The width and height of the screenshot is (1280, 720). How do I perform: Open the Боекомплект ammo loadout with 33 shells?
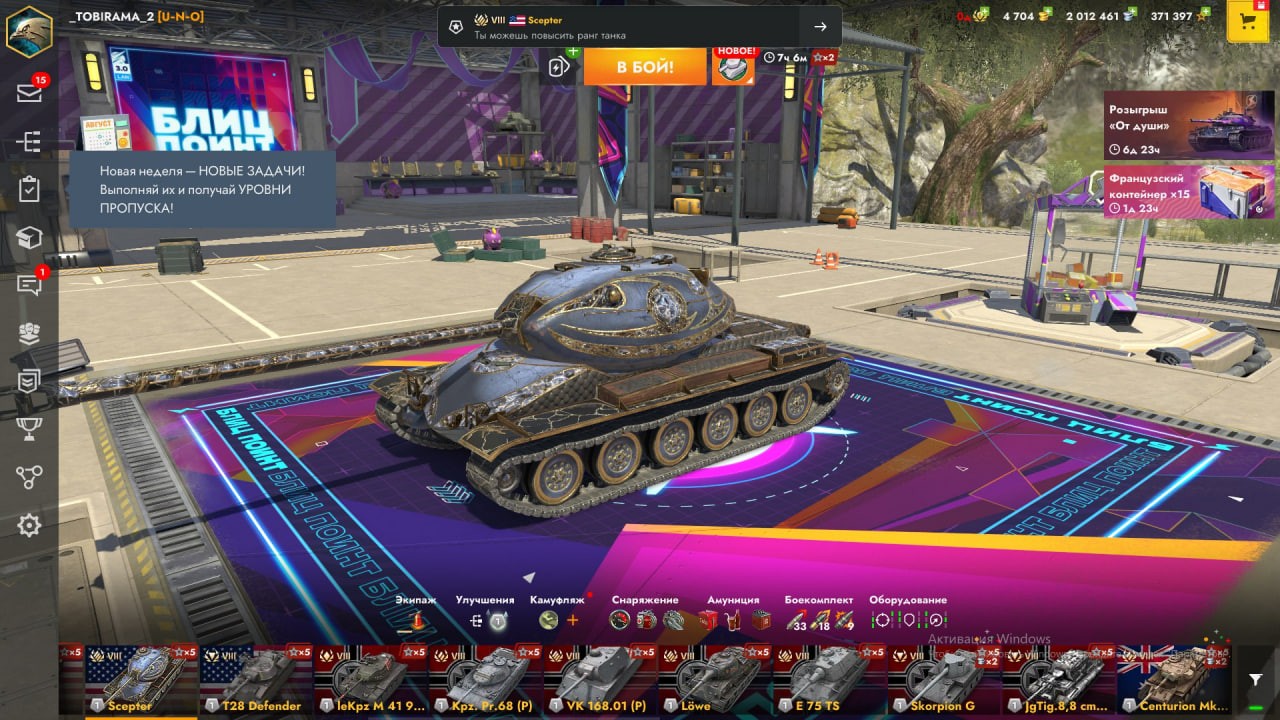point(819,620)
